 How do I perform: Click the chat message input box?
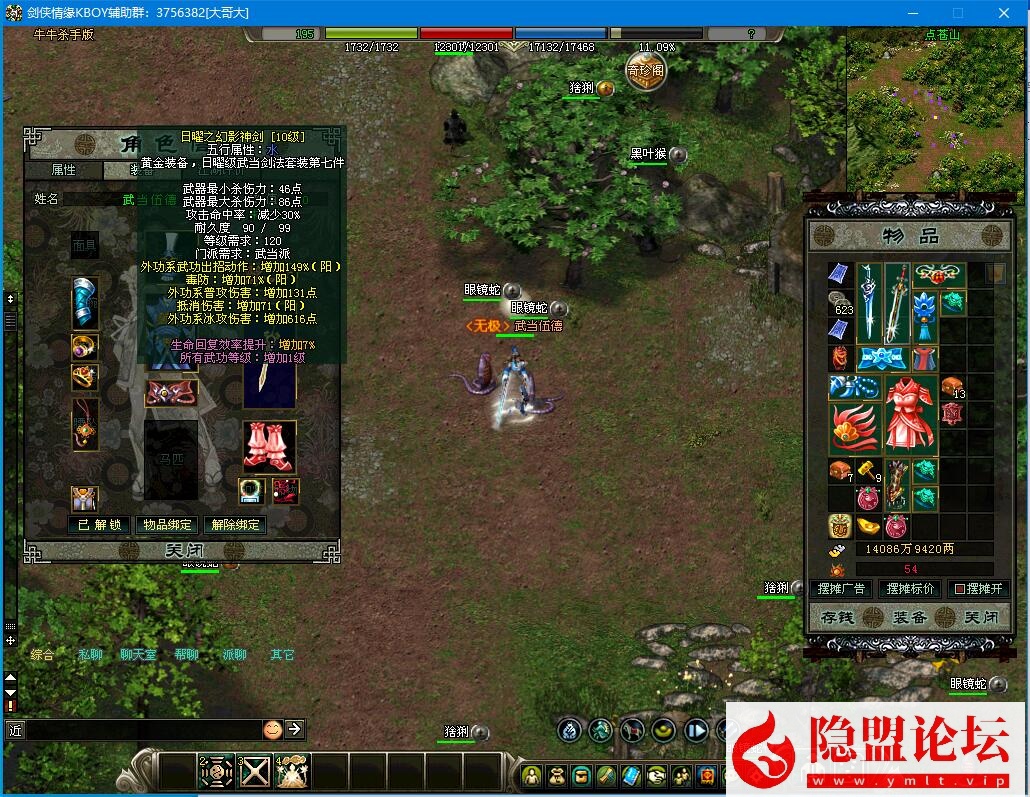(140, 730)
